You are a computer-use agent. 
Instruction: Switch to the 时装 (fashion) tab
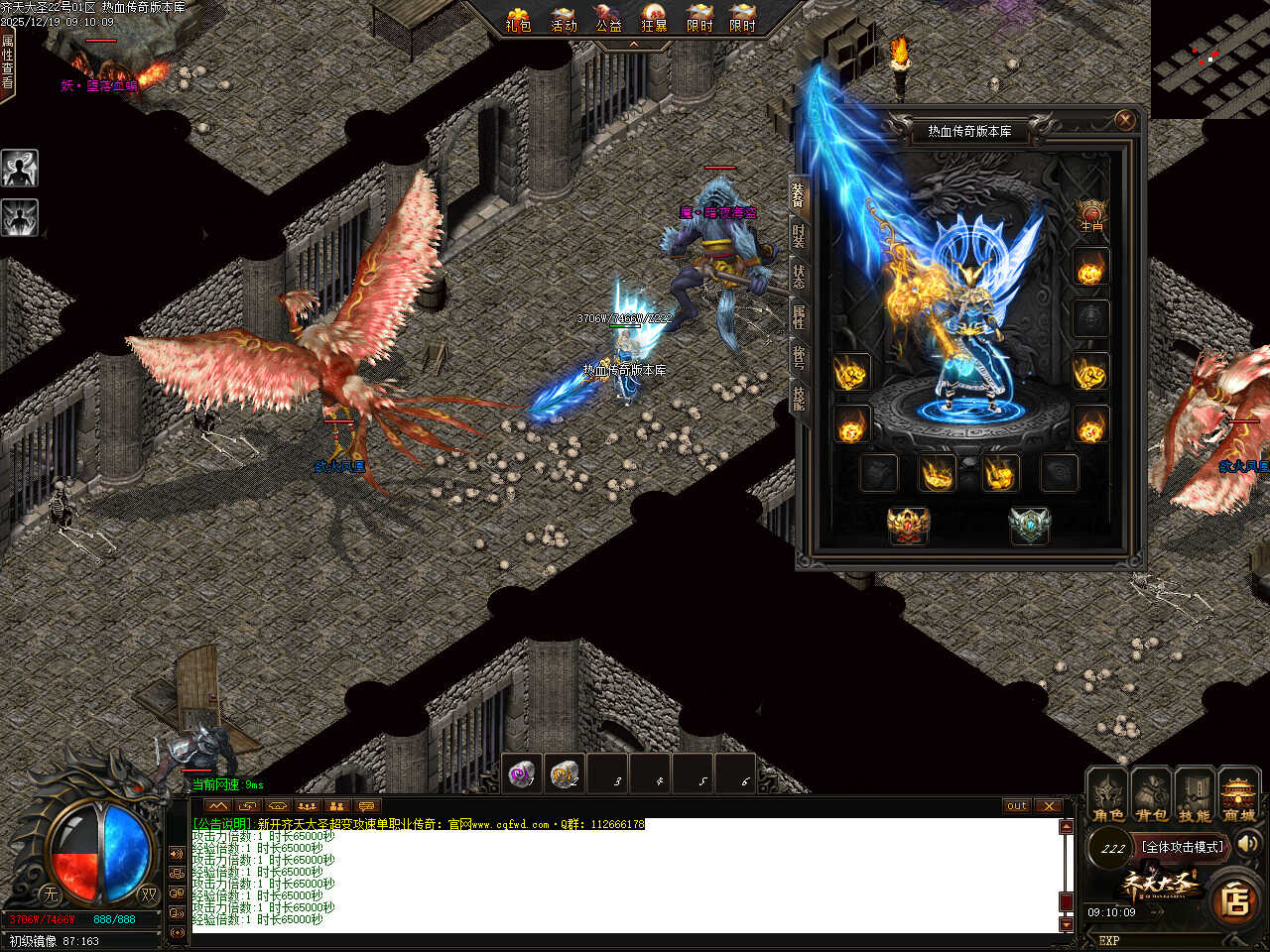(x=799, y=236)
